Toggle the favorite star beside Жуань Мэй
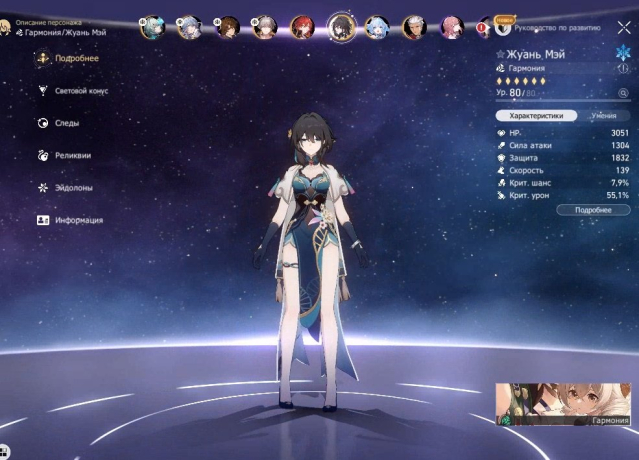The width and height of the screenshot is (639, 460). pyautogui.click(x=502, y=54)
